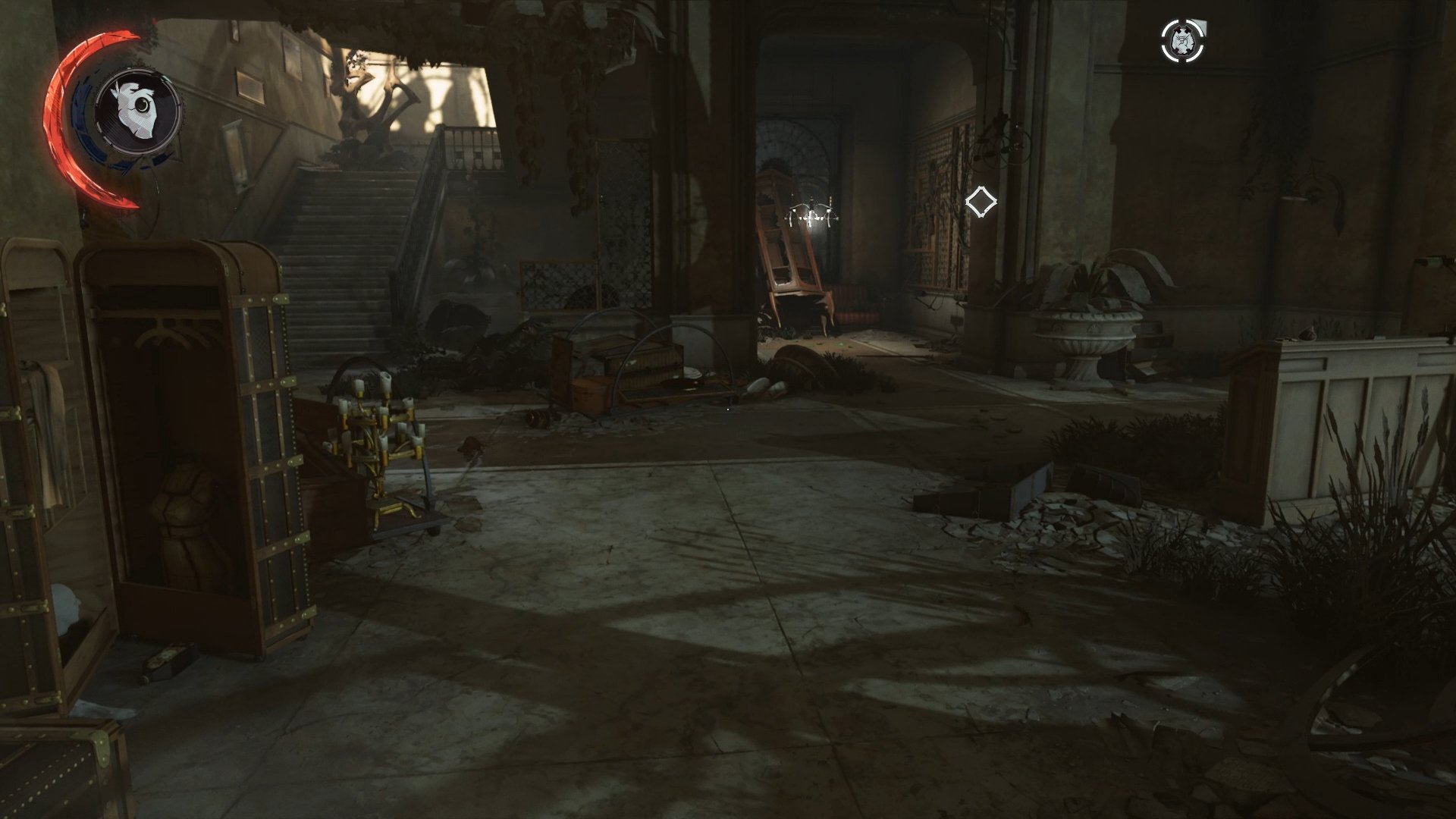Click the white triangle beside the objective marker

[1200, 25]
